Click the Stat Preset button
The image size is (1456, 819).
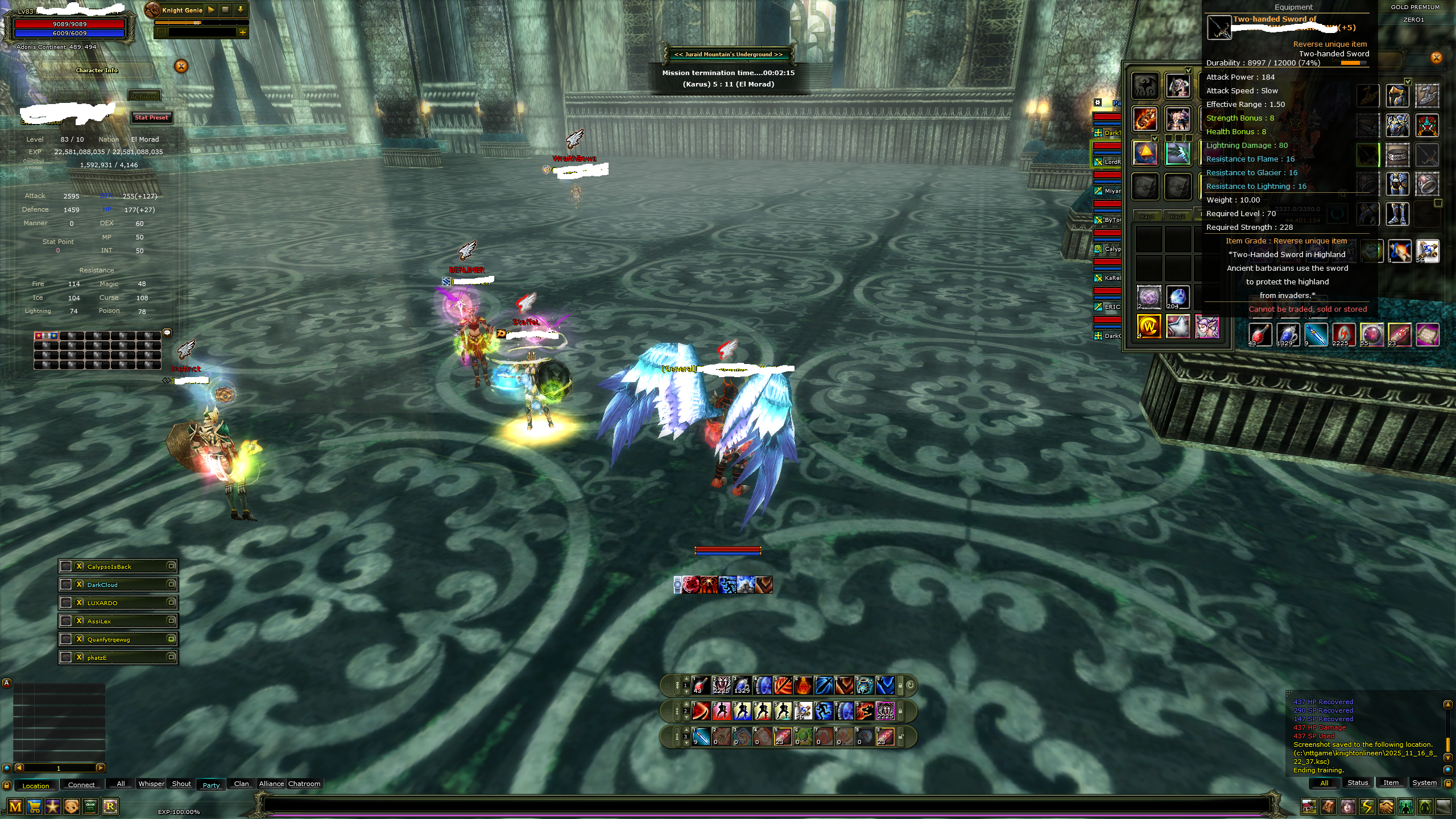tap(151, 118)
